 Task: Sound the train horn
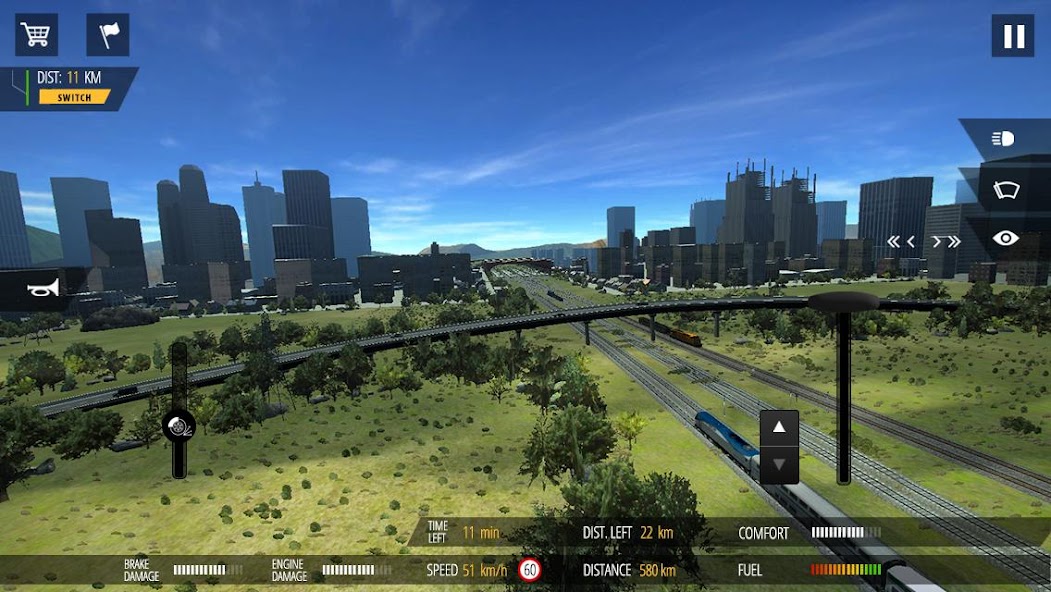click(42, 288)
